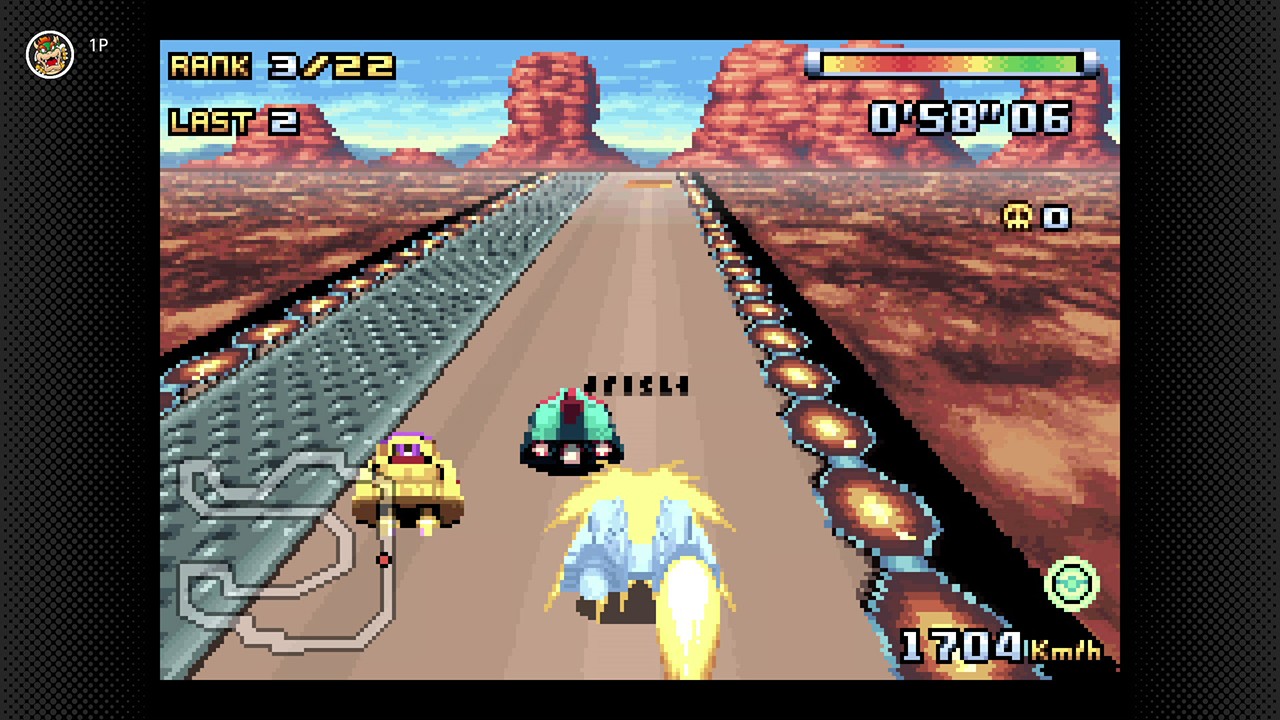Click the energy bar at the top right

[950, 62]
